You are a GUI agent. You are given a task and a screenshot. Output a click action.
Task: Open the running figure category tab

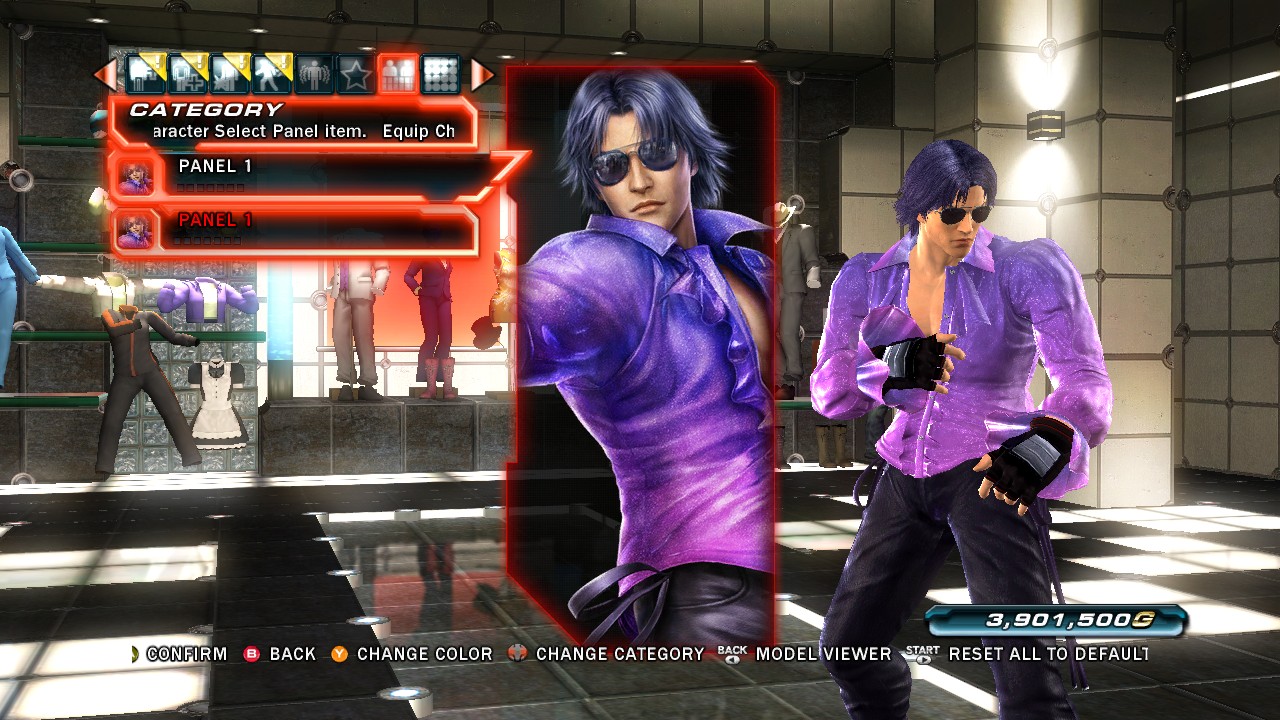(x=270, y=74)
